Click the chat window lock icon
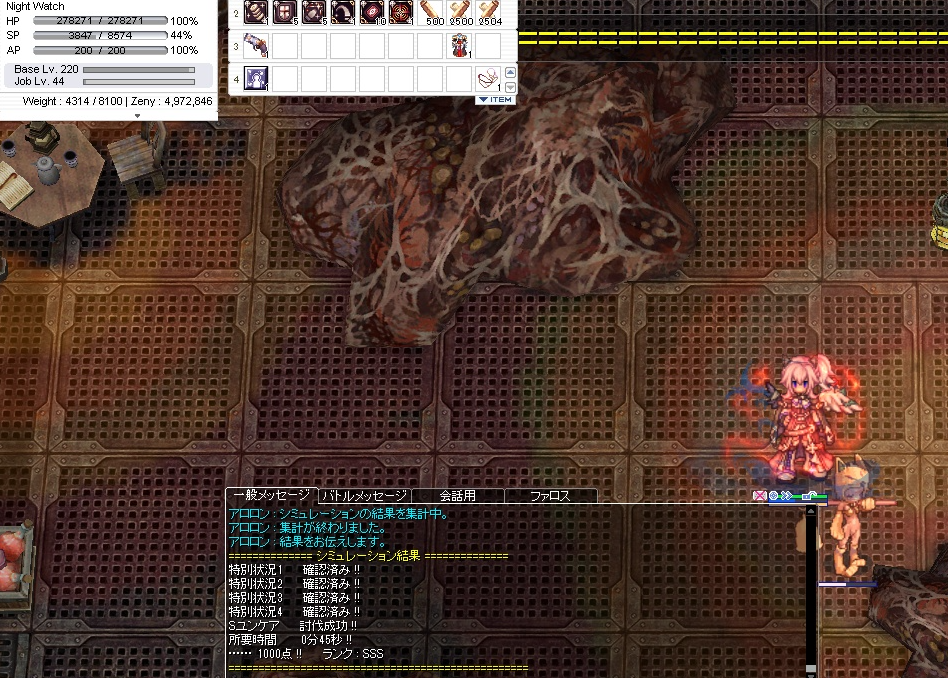The height and width of the screenshot is (678, 948). 807,496
